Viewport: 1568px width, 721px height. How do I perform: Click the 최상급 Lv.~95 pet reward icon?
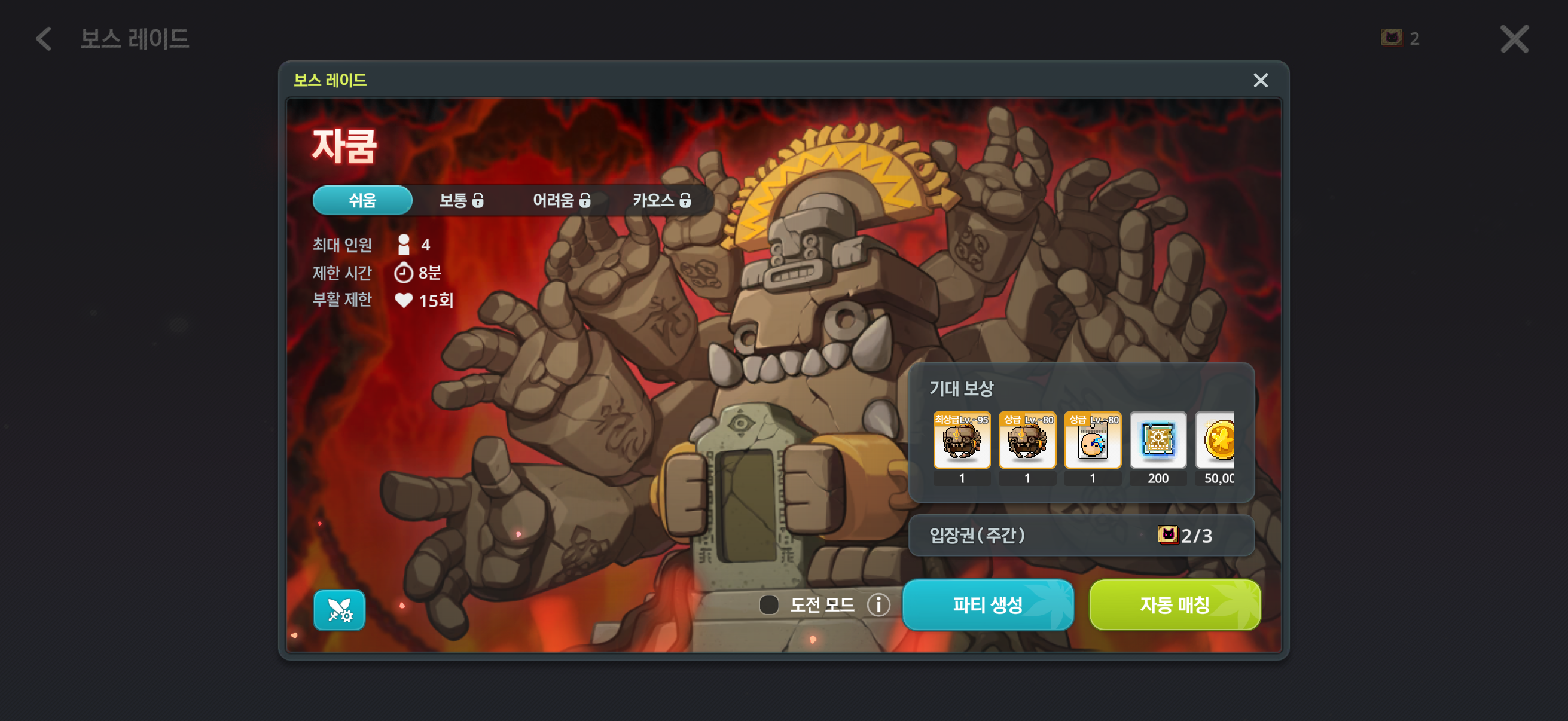click(x=962, y=441)
